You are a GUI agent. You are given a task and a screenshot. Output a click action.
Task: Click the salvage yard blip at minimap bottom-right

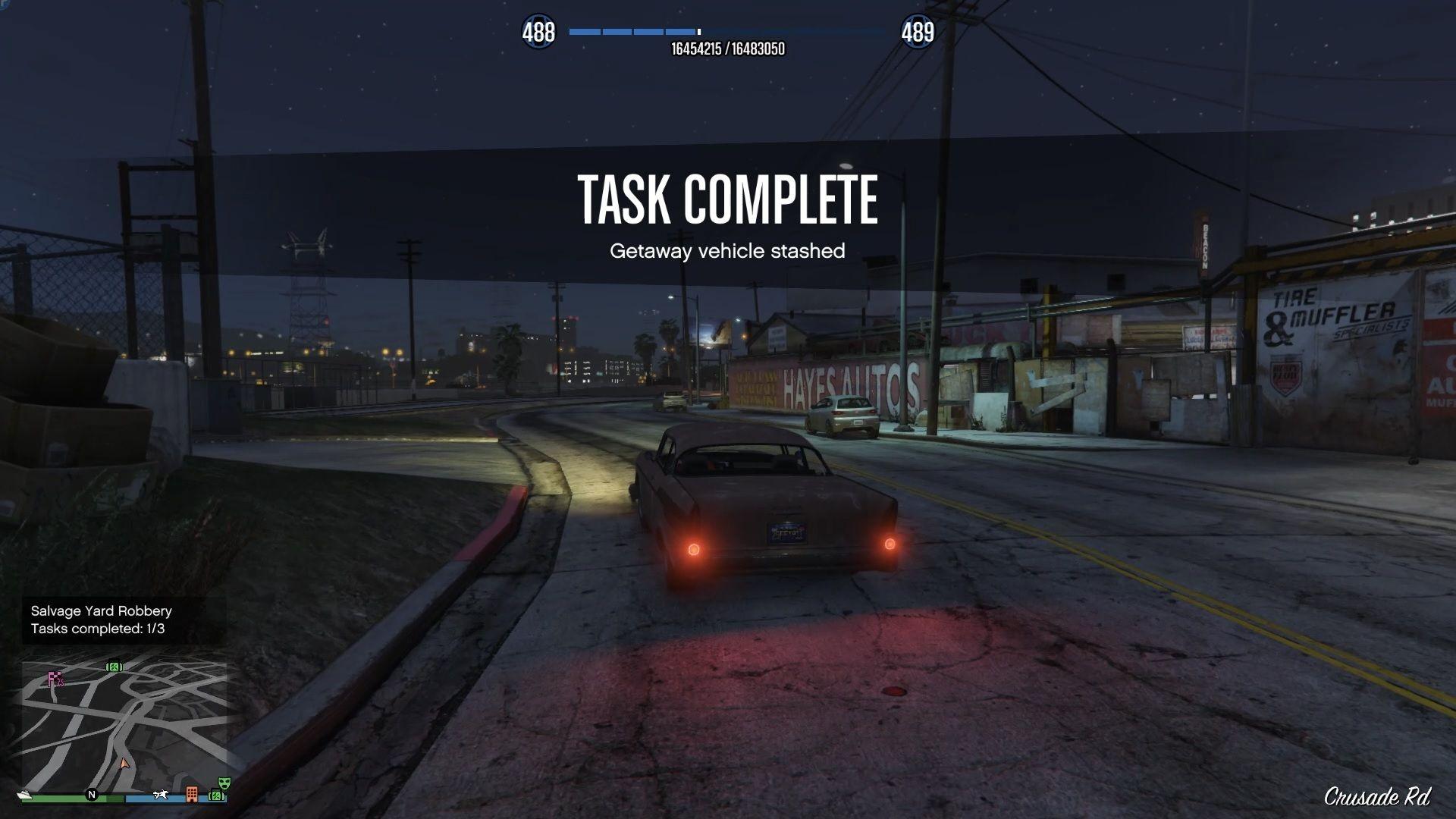pyautogui.click(x=217, y=795)
